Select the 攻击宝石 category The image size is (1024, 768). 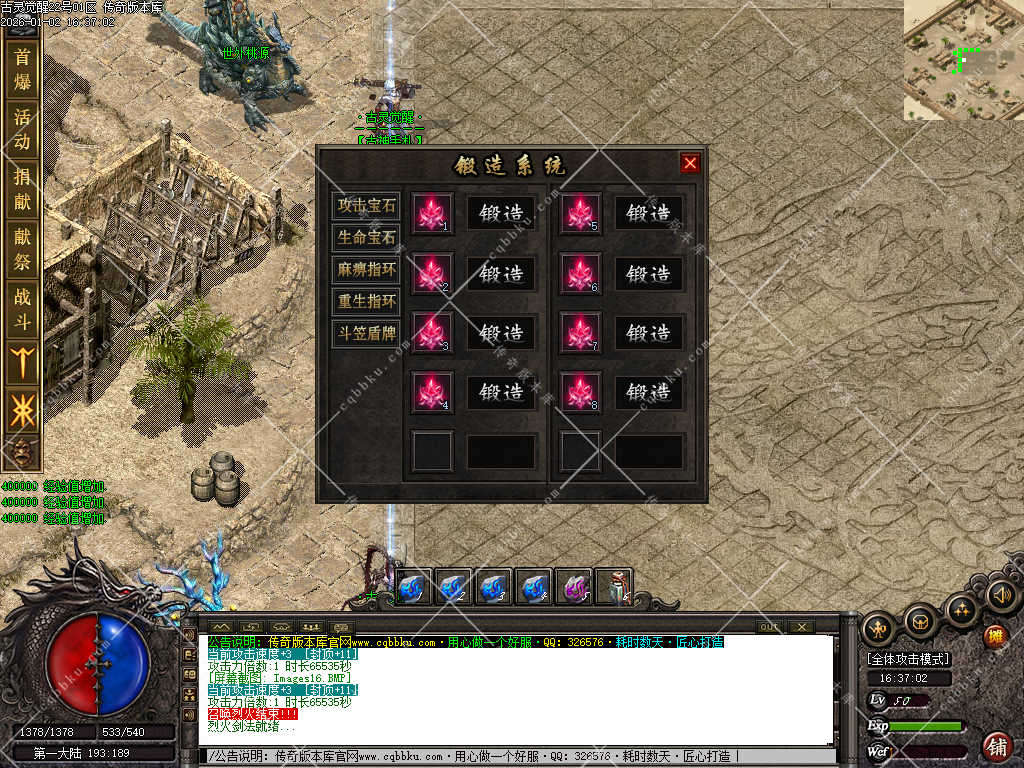(366, 206)
